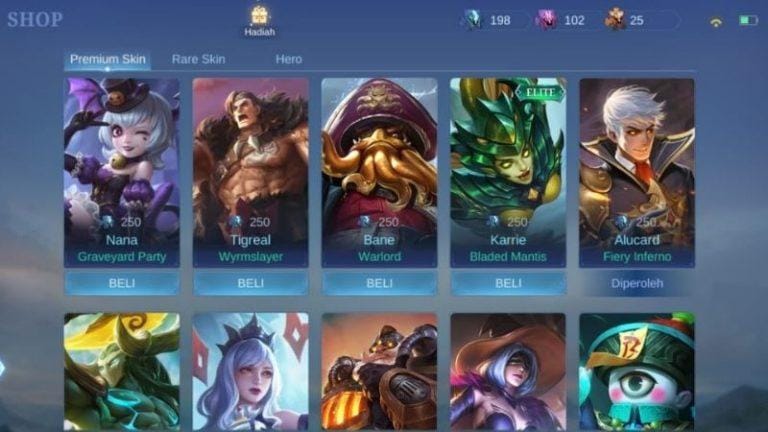The width and height of the screenshot is (768, 432).
Task: Click BELI under Tigreal Wyrmslayer
Action: (x=251, y=283)
